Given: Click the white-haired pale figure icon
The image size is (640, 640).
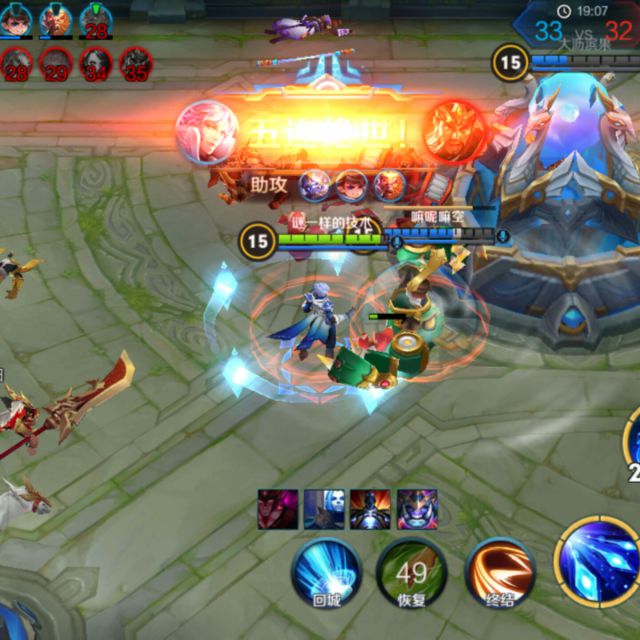Looking at the screenshot, I should coord(324,509).
